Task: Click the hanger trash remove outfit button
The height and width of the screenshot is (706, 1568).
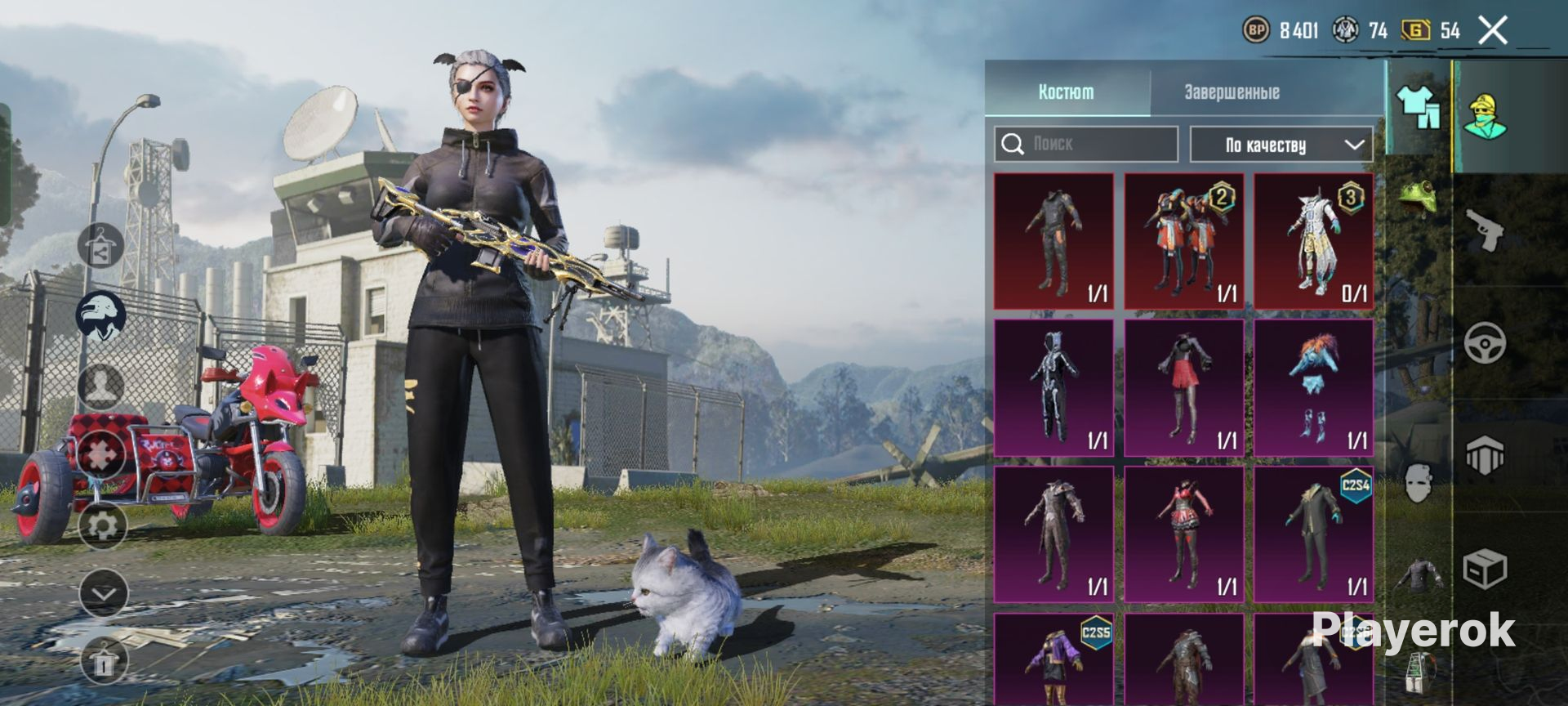Action: click(x=104, y=662)
